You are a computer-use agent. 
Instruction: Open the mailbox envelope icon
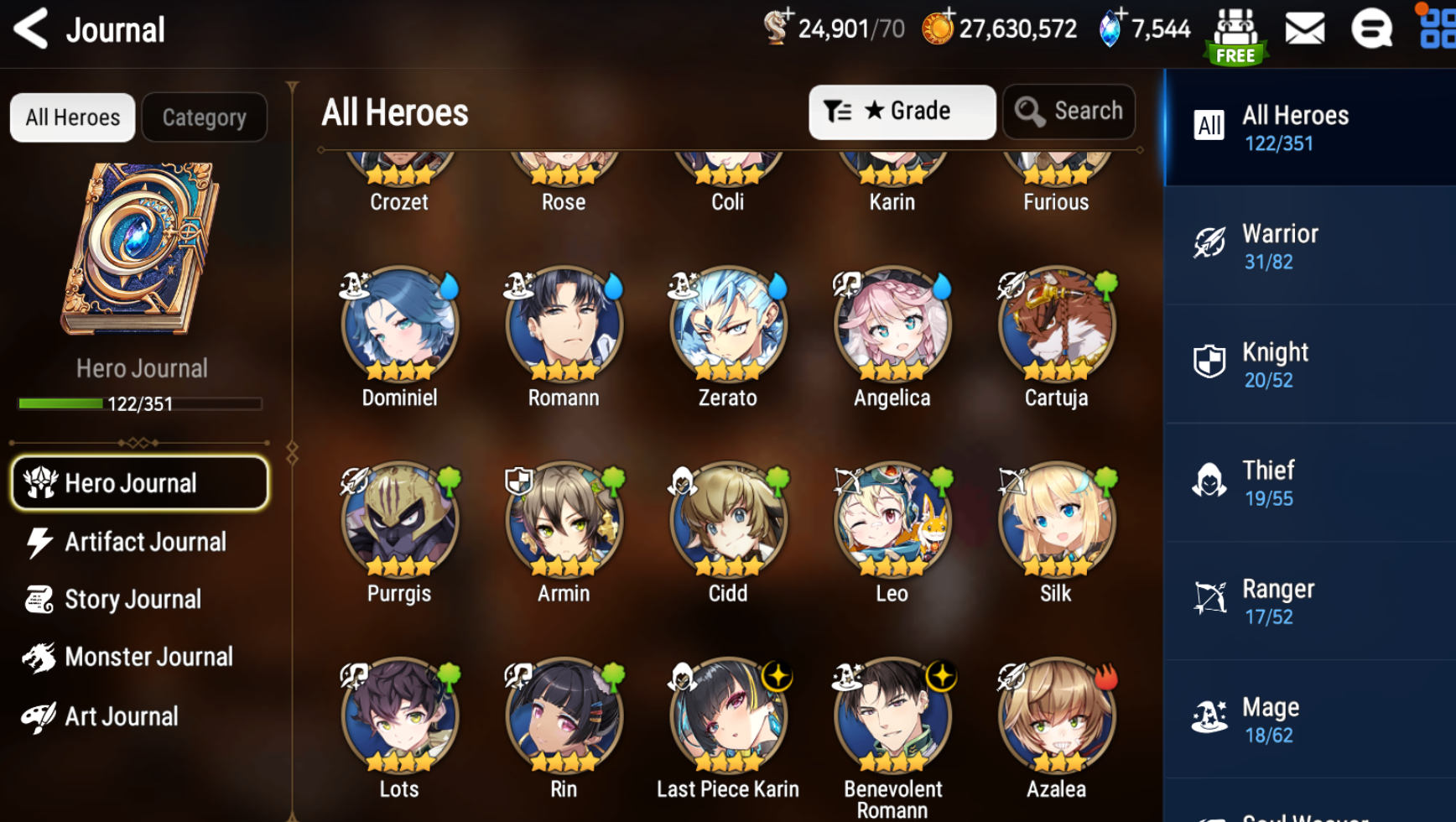click(1304, 29)
